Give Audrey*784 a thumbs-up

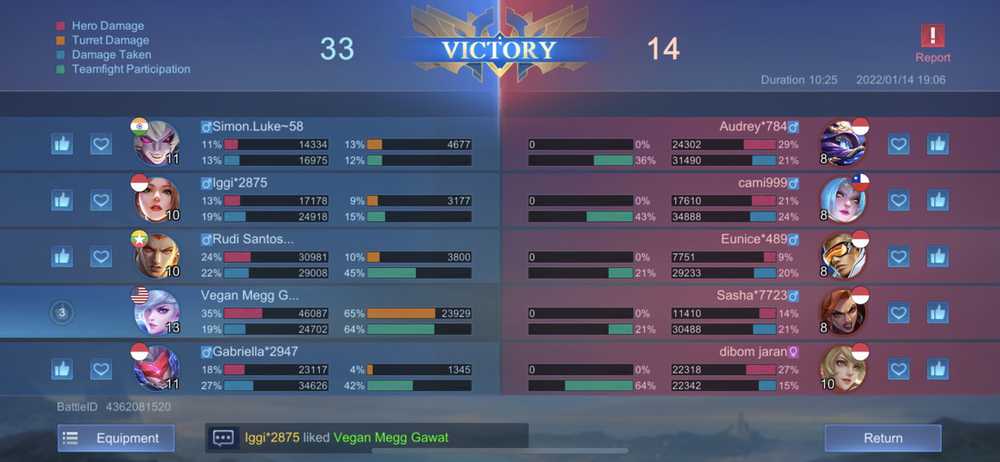[937, 144]
